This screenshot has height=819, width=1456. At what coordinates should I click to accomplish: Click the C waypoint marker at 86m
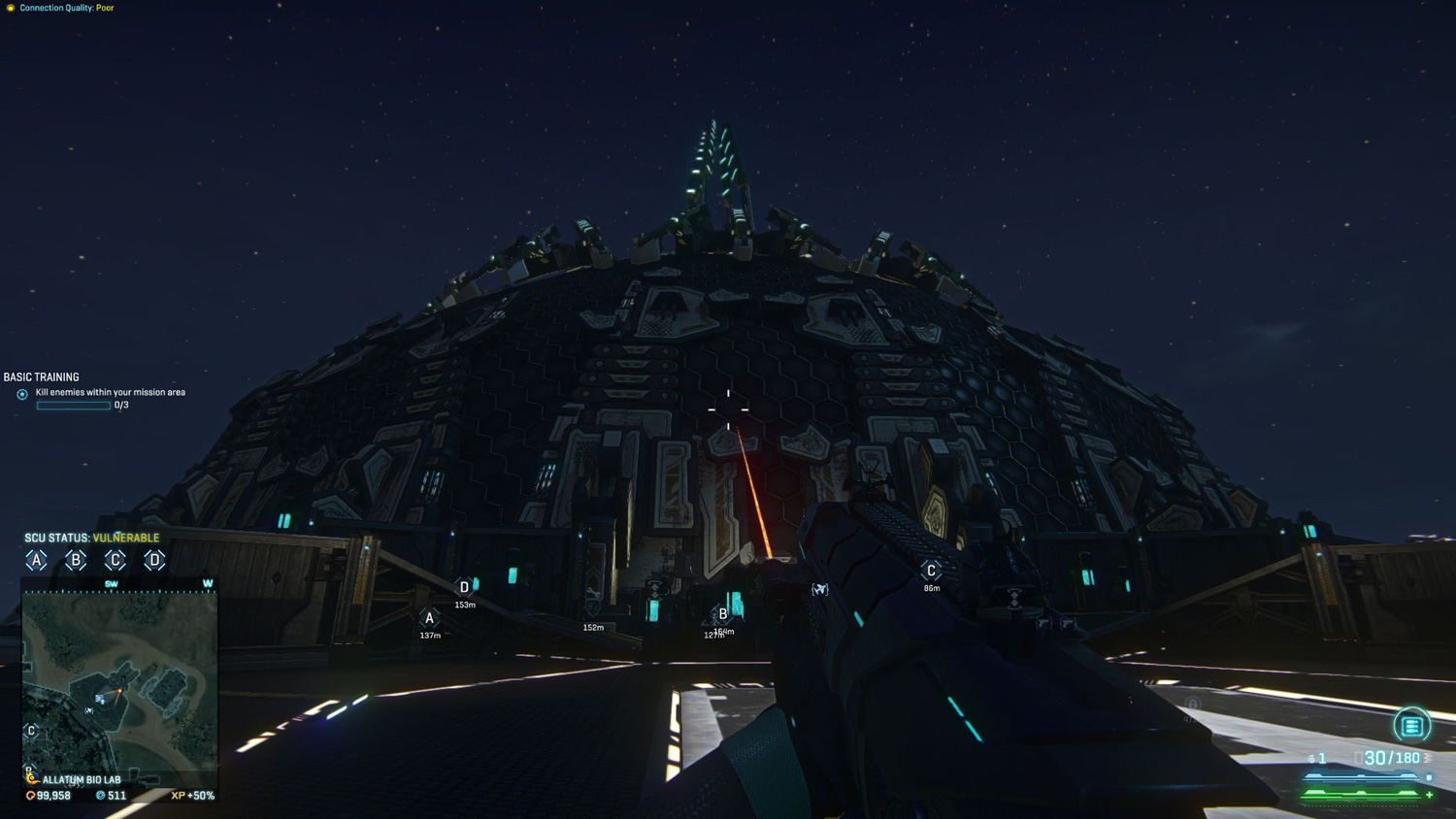(x=931, y=572)
